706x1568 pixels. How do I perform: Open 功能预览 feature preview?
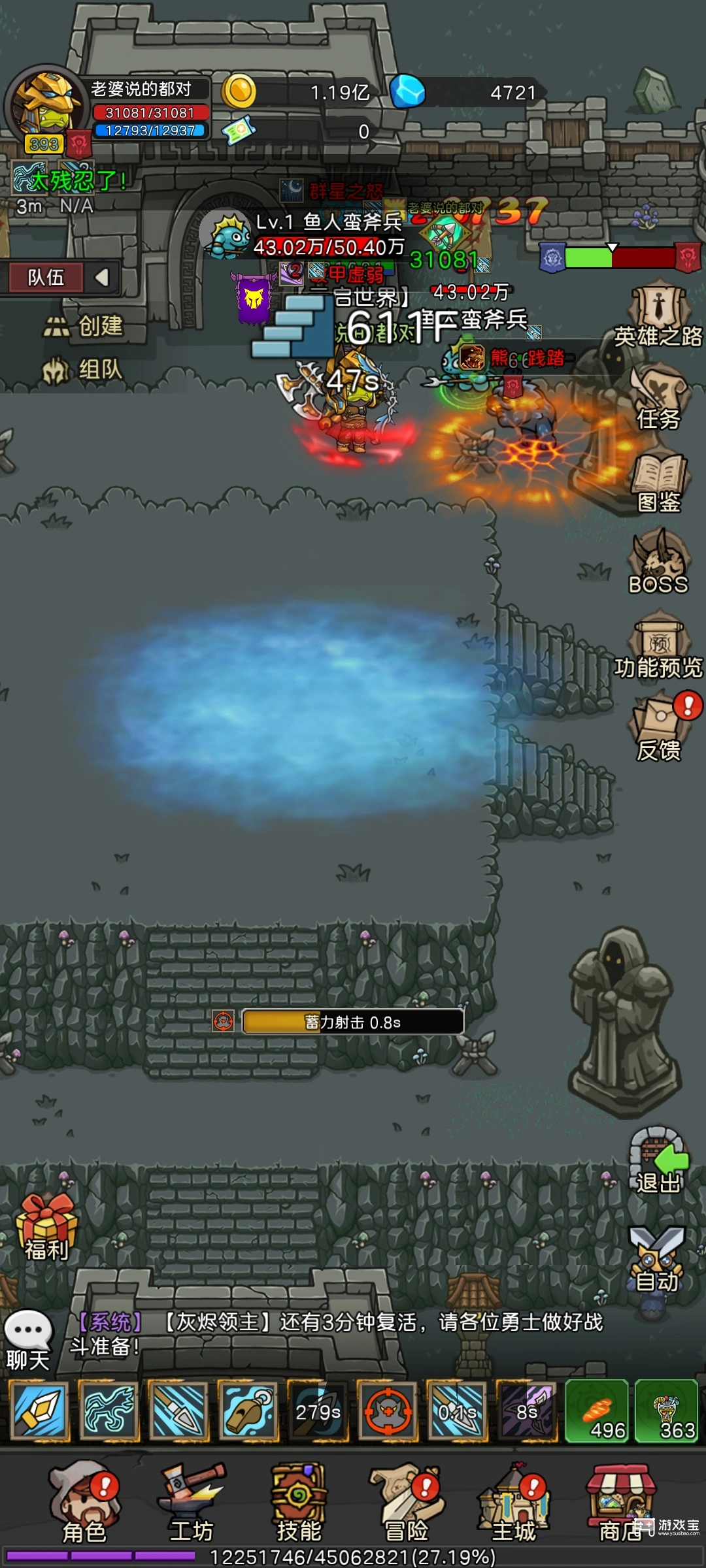659,647
